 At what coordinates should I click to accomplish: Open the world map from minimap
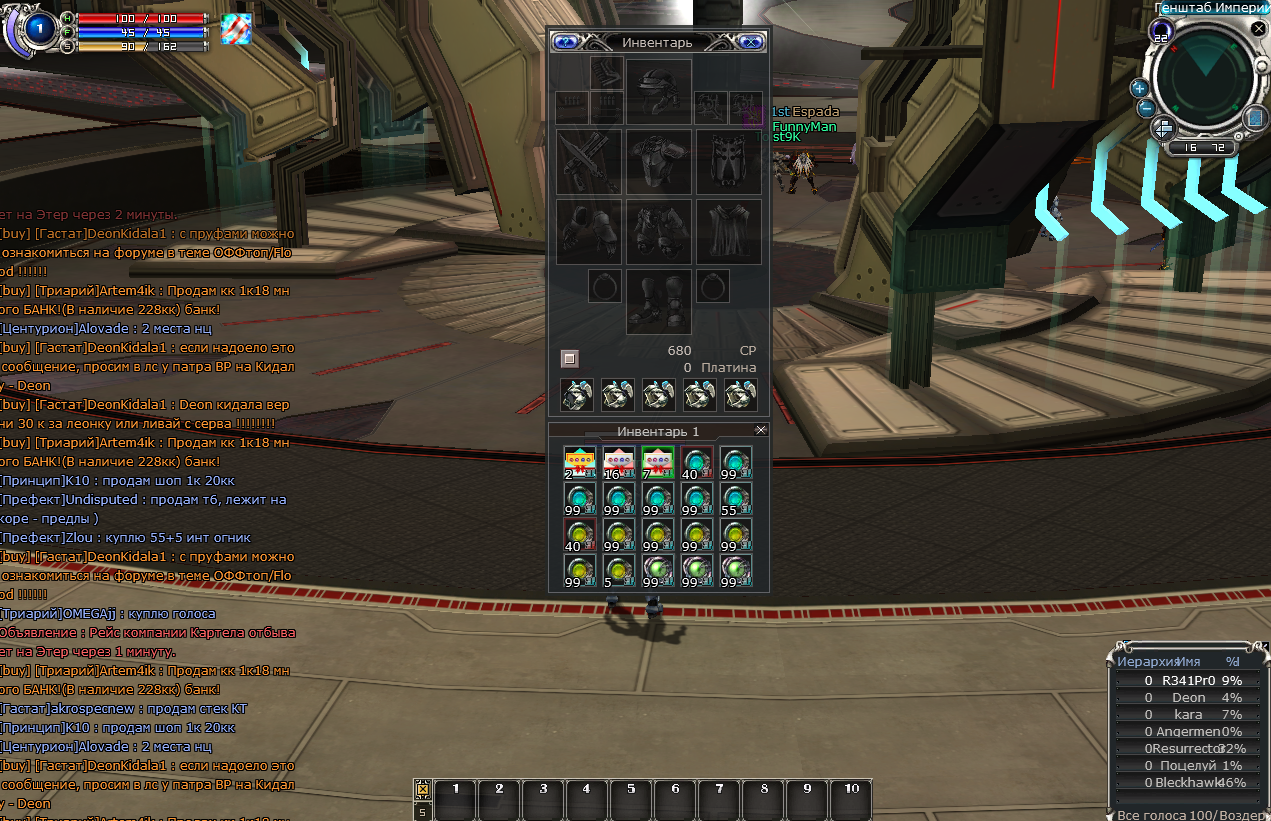click(x=1256, y=119)
